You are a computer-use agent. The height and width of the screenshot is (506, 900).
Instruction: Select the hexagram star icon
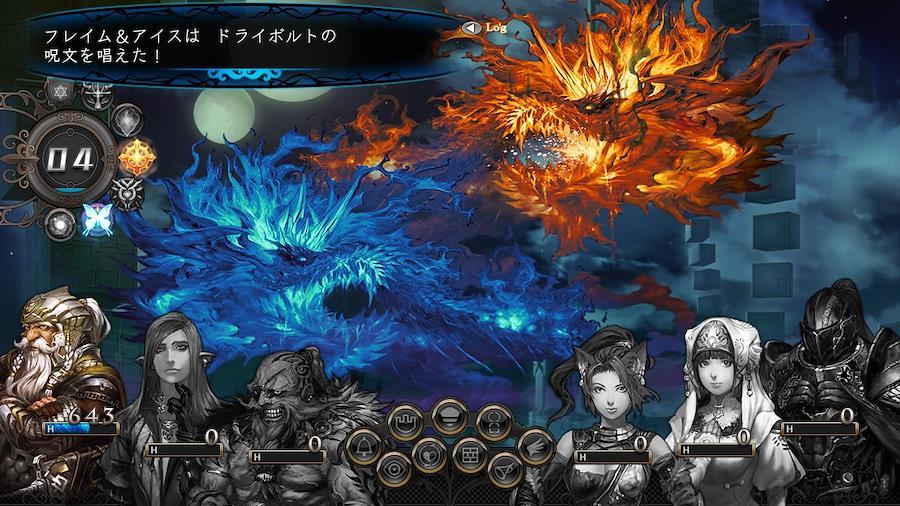pos(58,94)
